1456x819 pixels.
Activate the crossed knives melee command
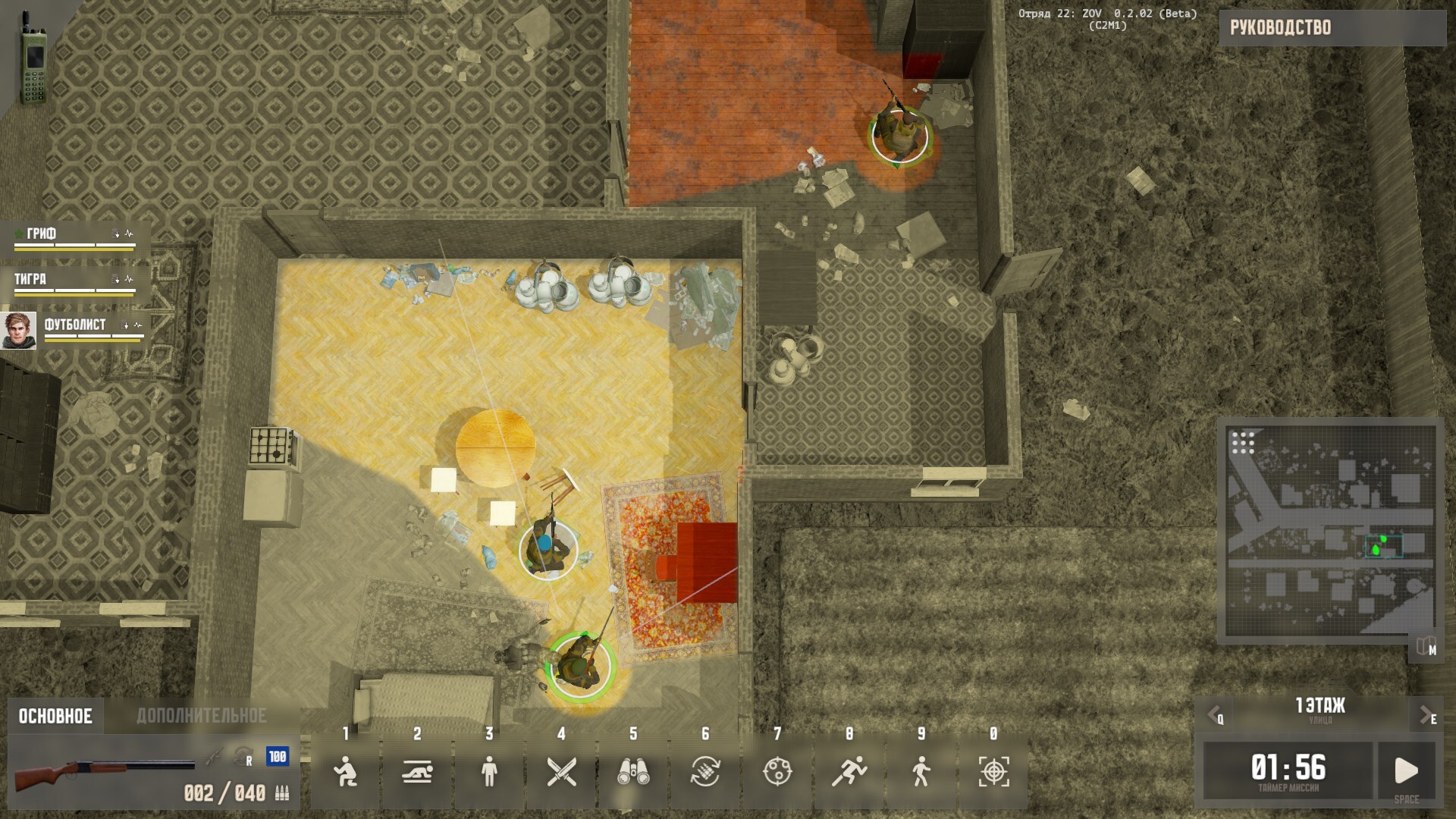click(x=561, y=772)
